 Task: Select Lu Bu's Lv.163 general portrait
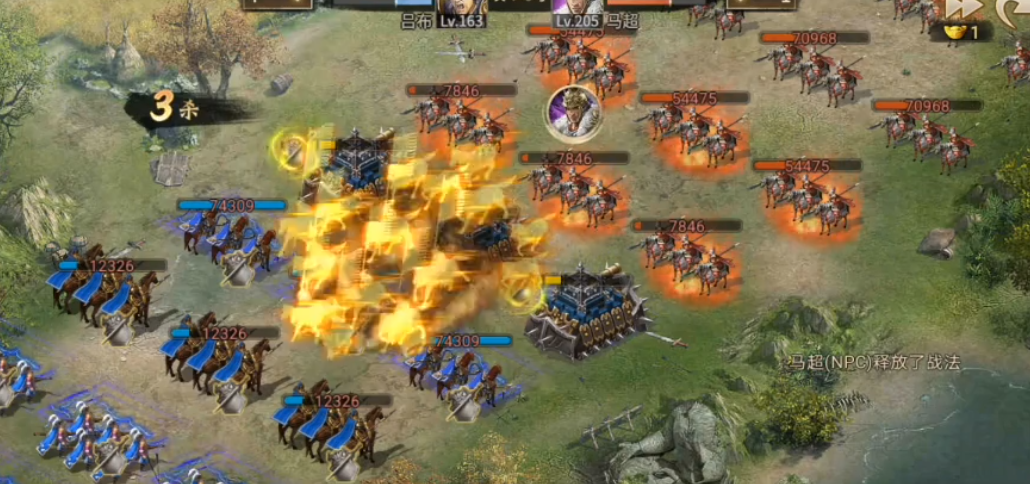pos(459,8)
